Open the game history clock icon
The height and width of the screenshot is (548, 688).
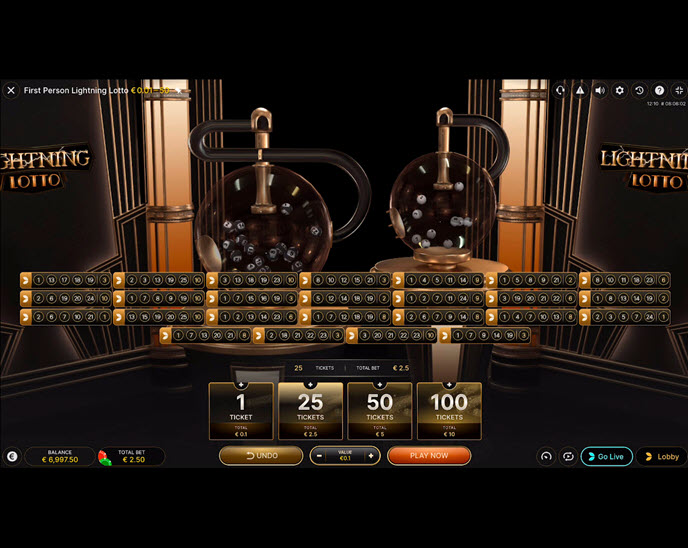(x=640, y=90)
